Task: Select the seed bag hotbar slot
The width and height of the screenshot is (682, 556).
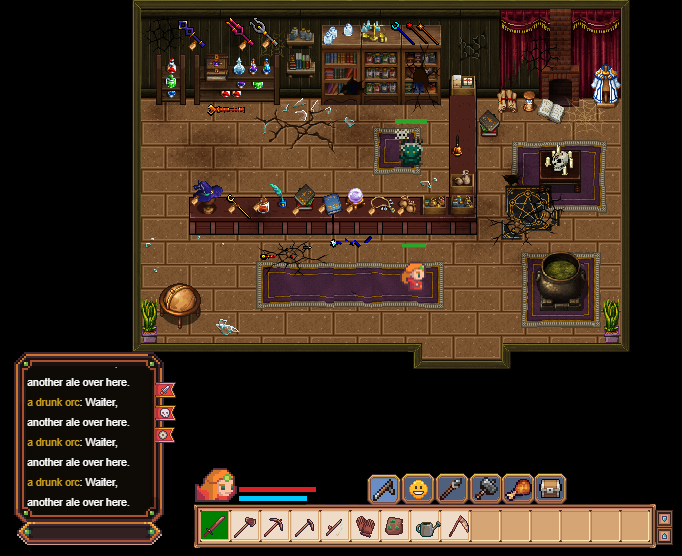Action: [396, 526]
